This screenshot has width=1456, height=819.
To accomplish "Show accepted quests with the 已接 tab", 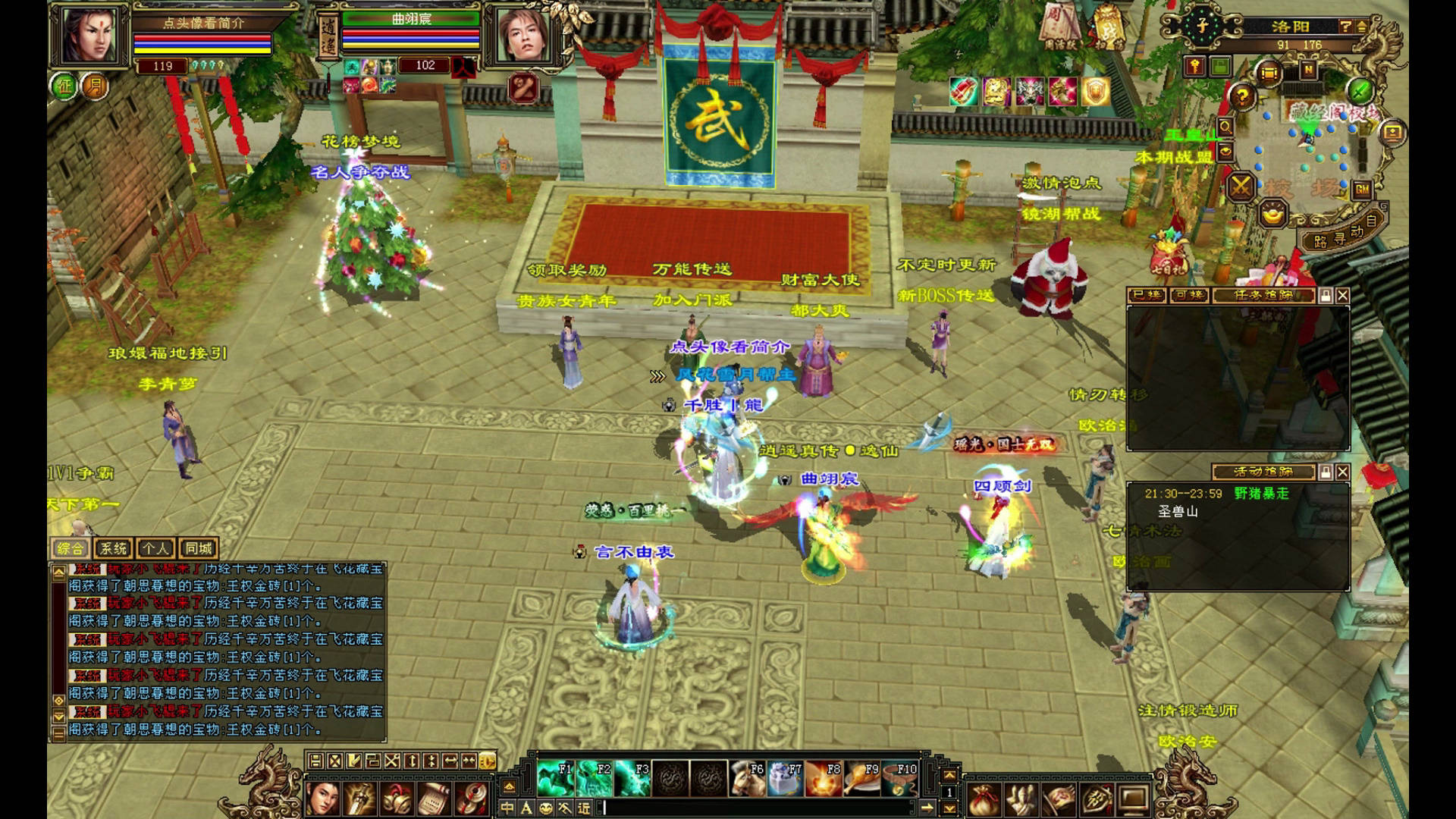I will [1146, 295].
